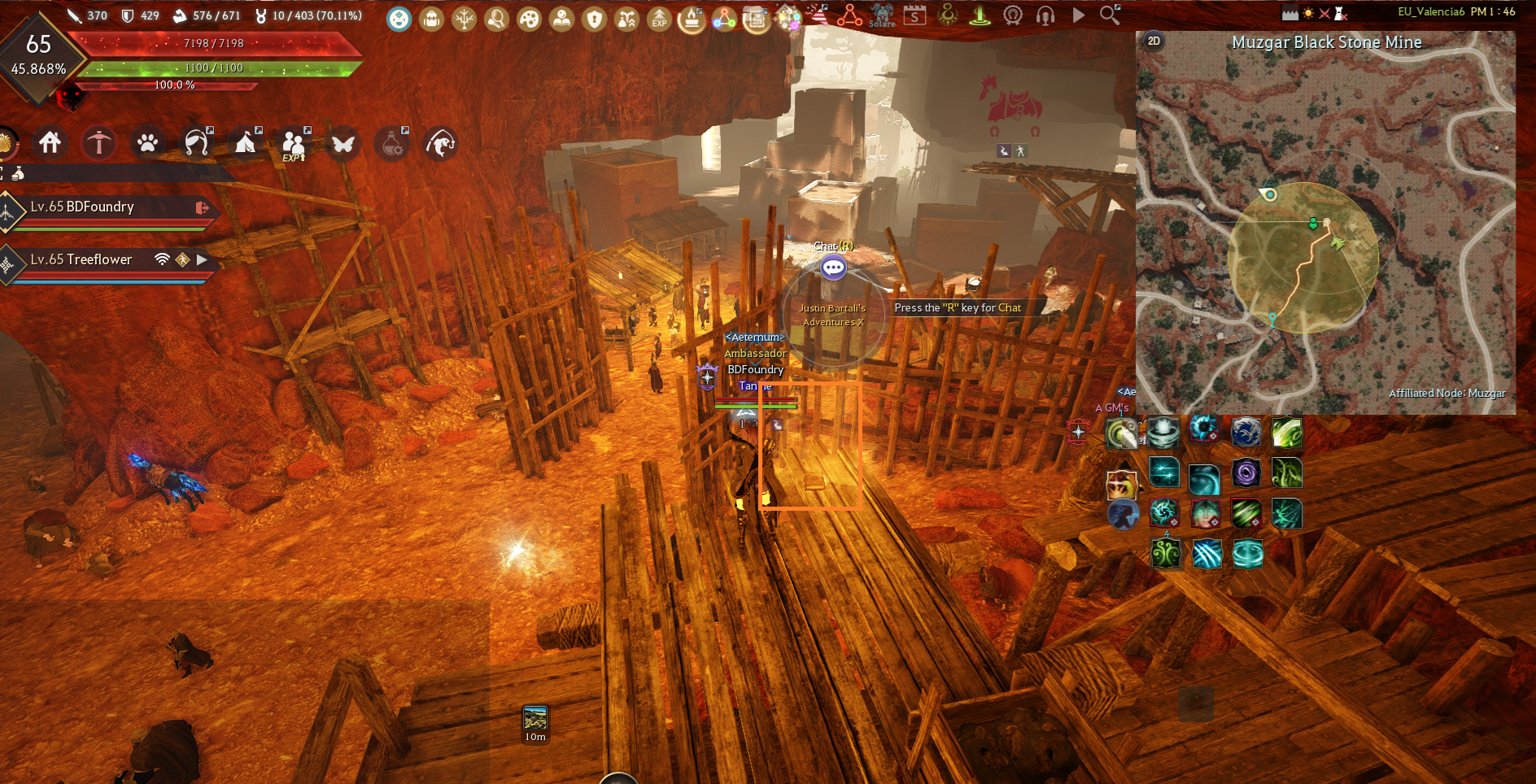Activate the green thorny vines skill
Viewport: 1536px width, 784px height.
(1286, 473)
